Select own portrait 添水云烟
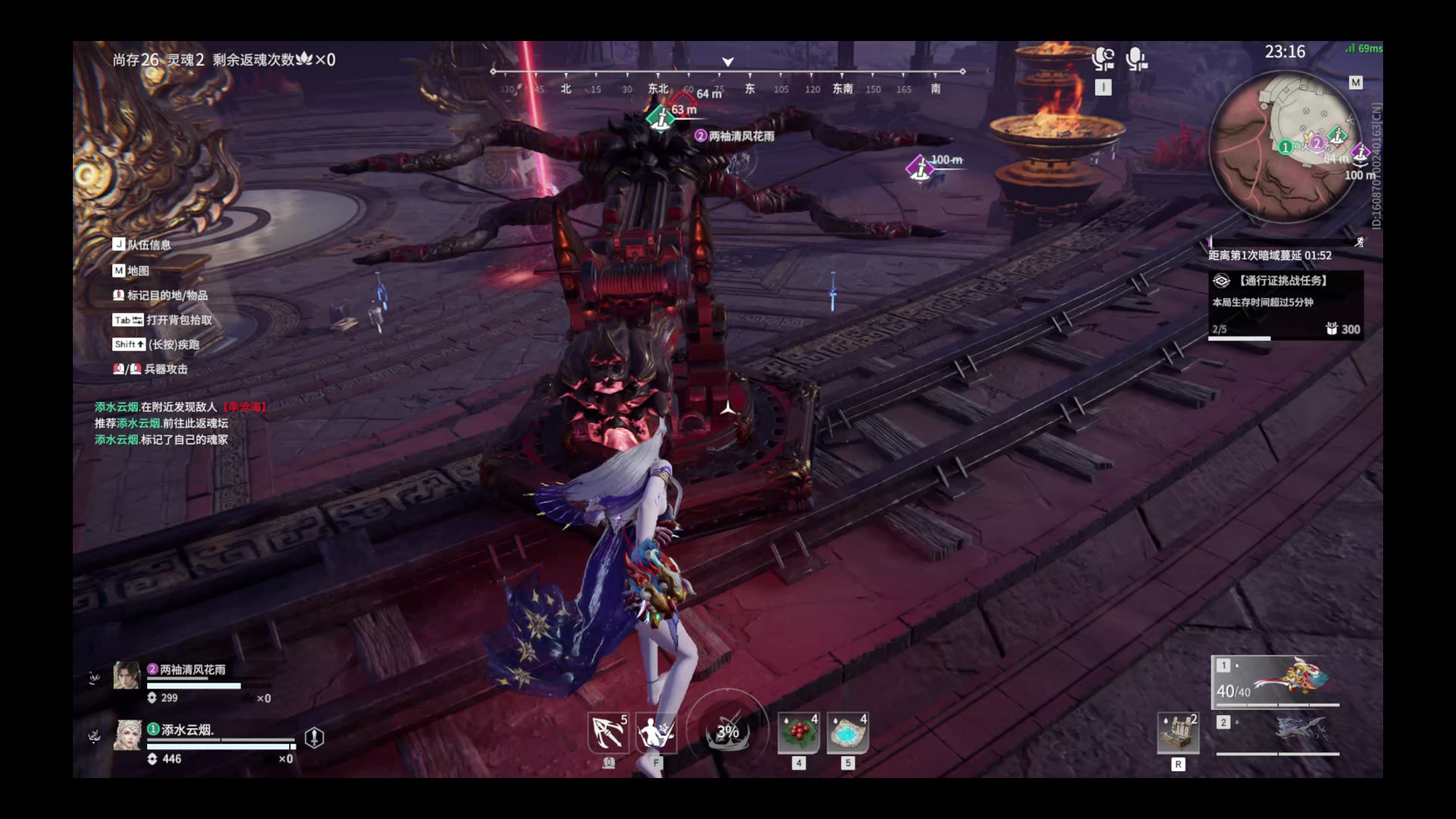 click(127, 735)
